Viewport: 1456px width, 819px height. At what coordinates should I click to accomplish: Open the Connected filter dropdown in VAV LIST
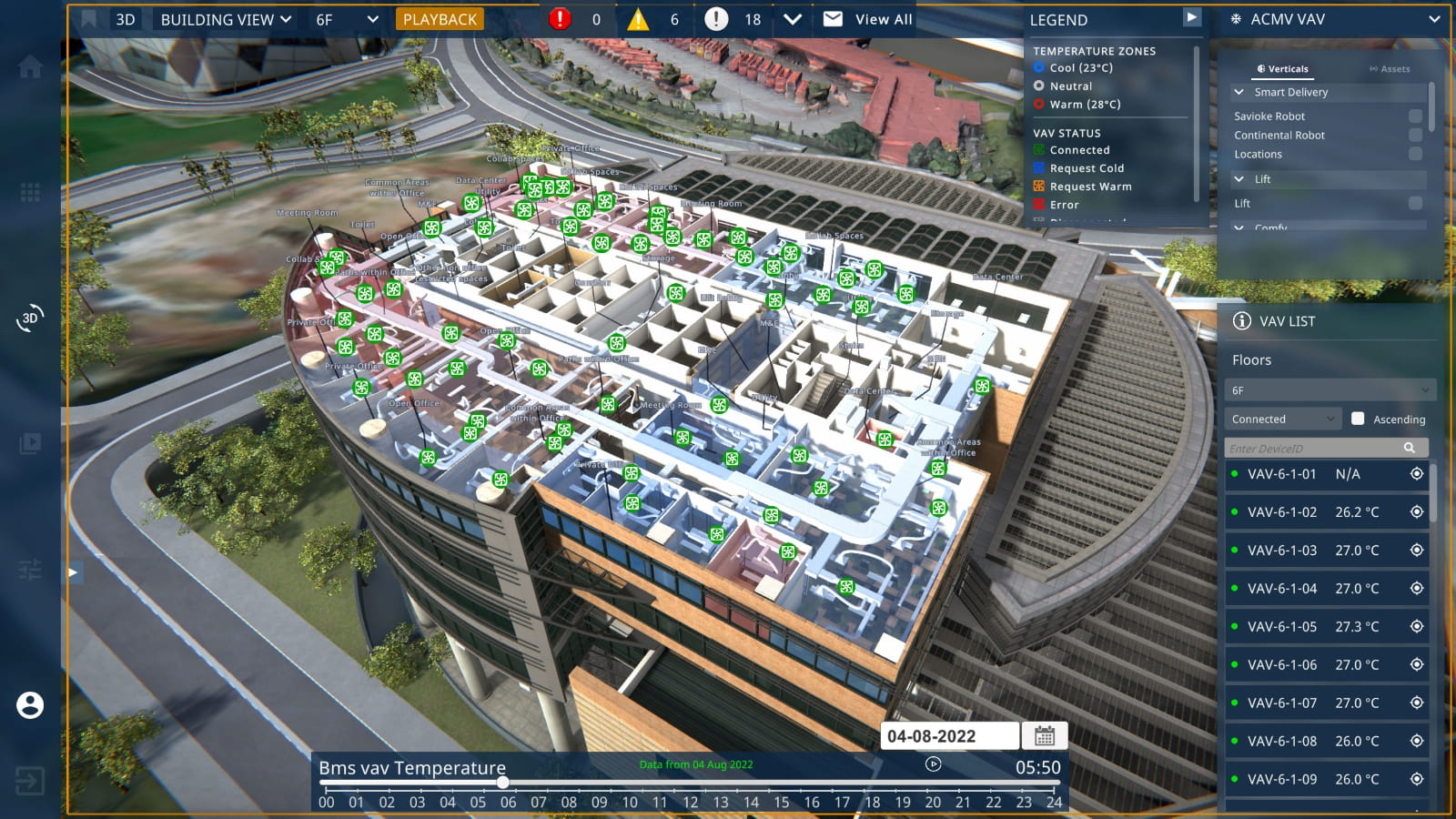pos(1282,419)
